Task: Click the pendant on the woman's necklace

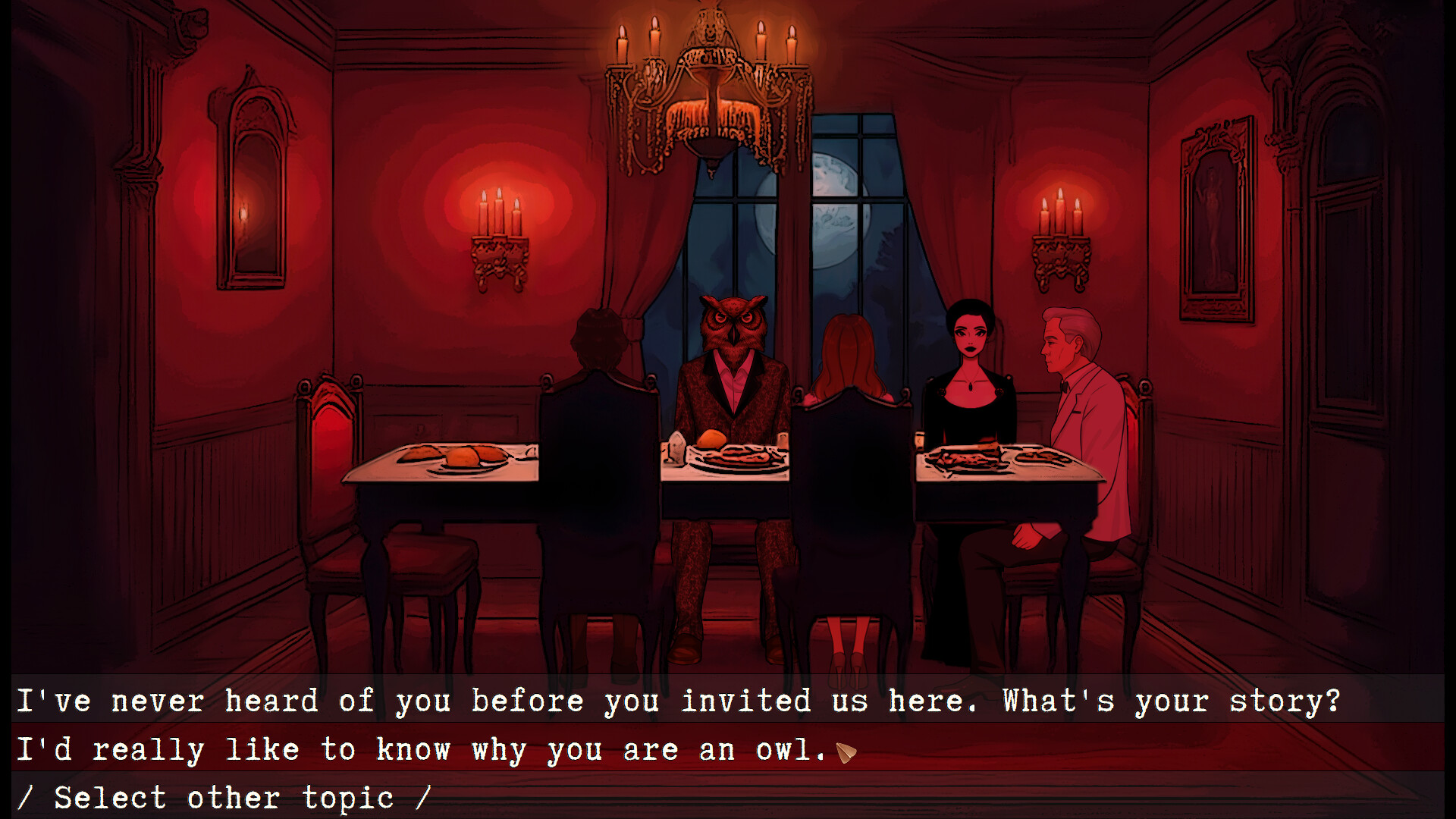Action: point(971,387)
